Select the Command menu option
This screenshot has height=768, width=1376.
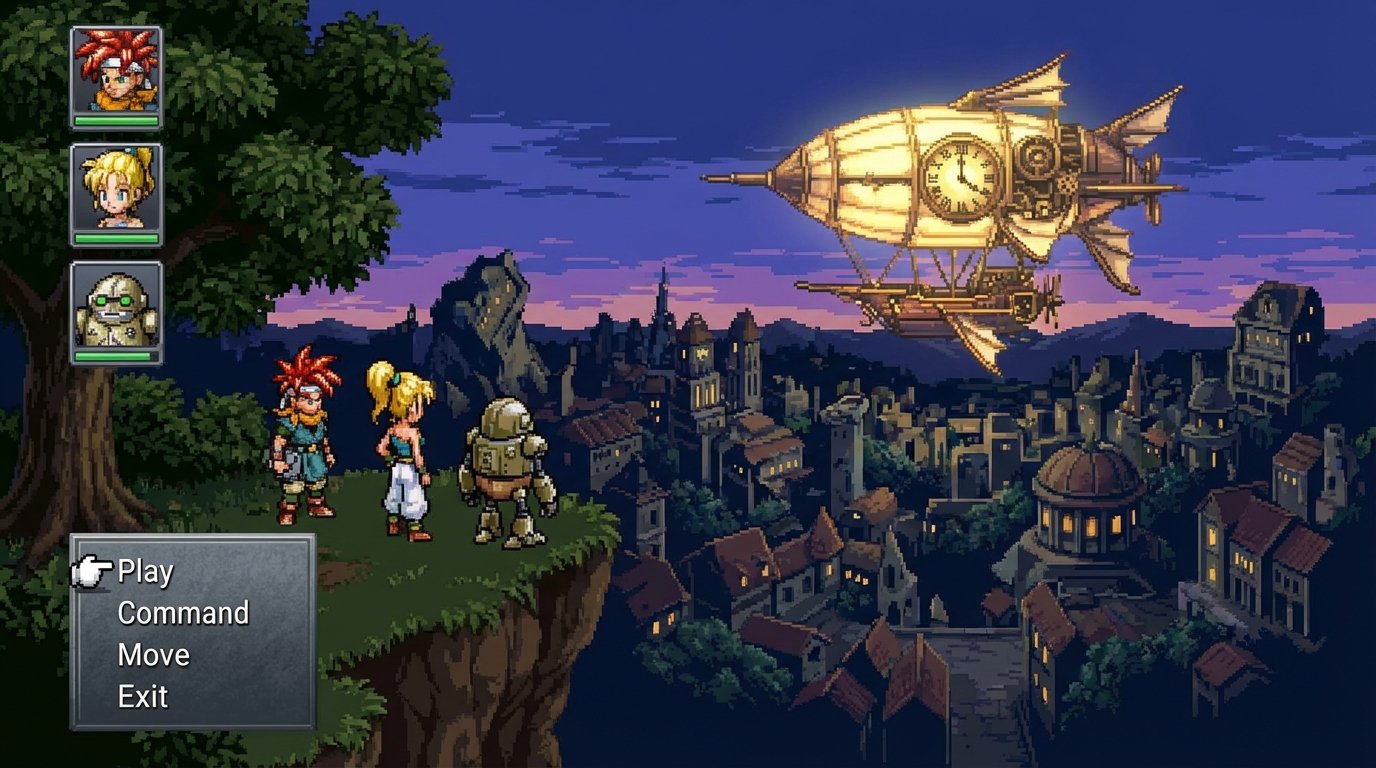click(x=182, y=613)
